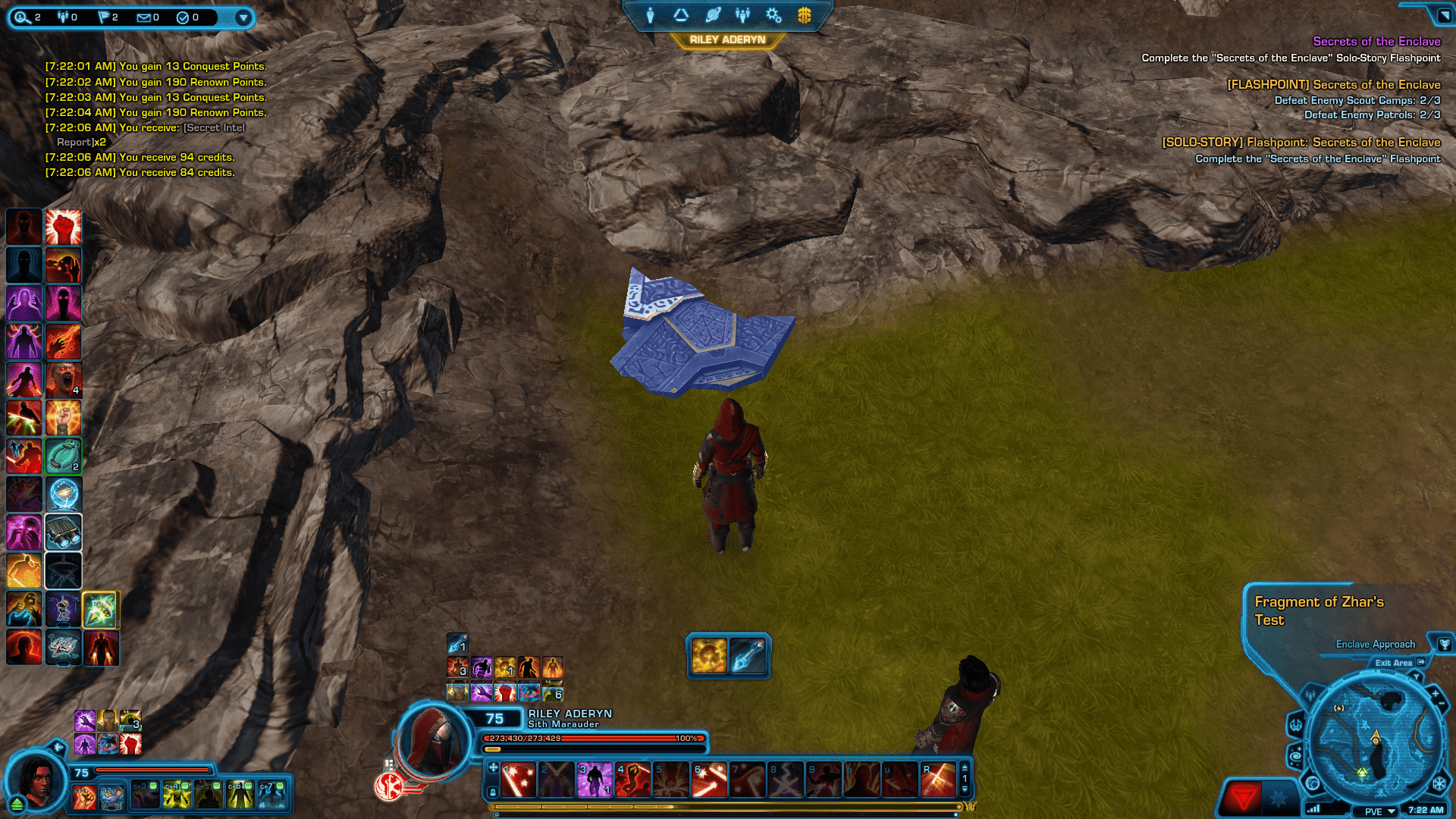The height and width of the screenshot is (819, 1456).
Task: Open the preferences gear icon in the top bar
Action: point(773,14)
